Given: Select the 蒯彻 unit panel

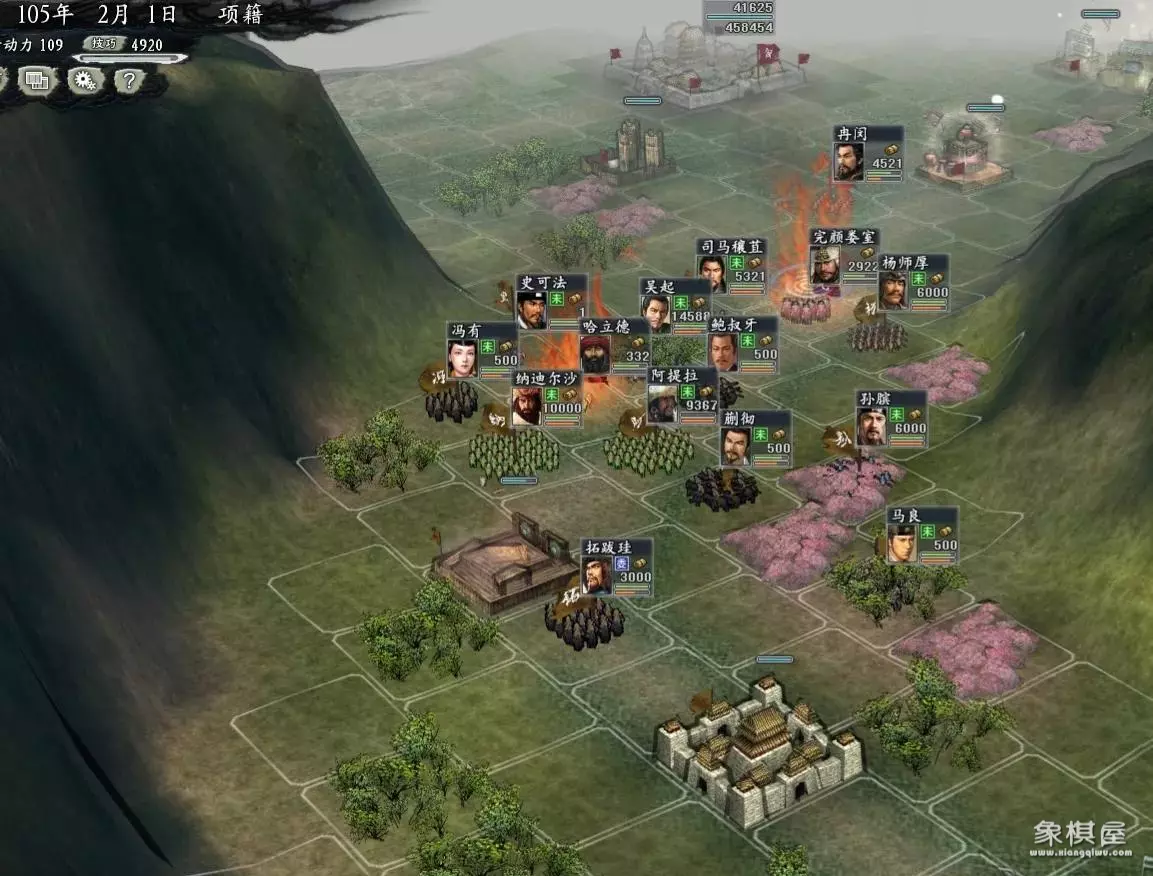Looking at the screenshot, I should pyautogui.click(x=755, y=438).
